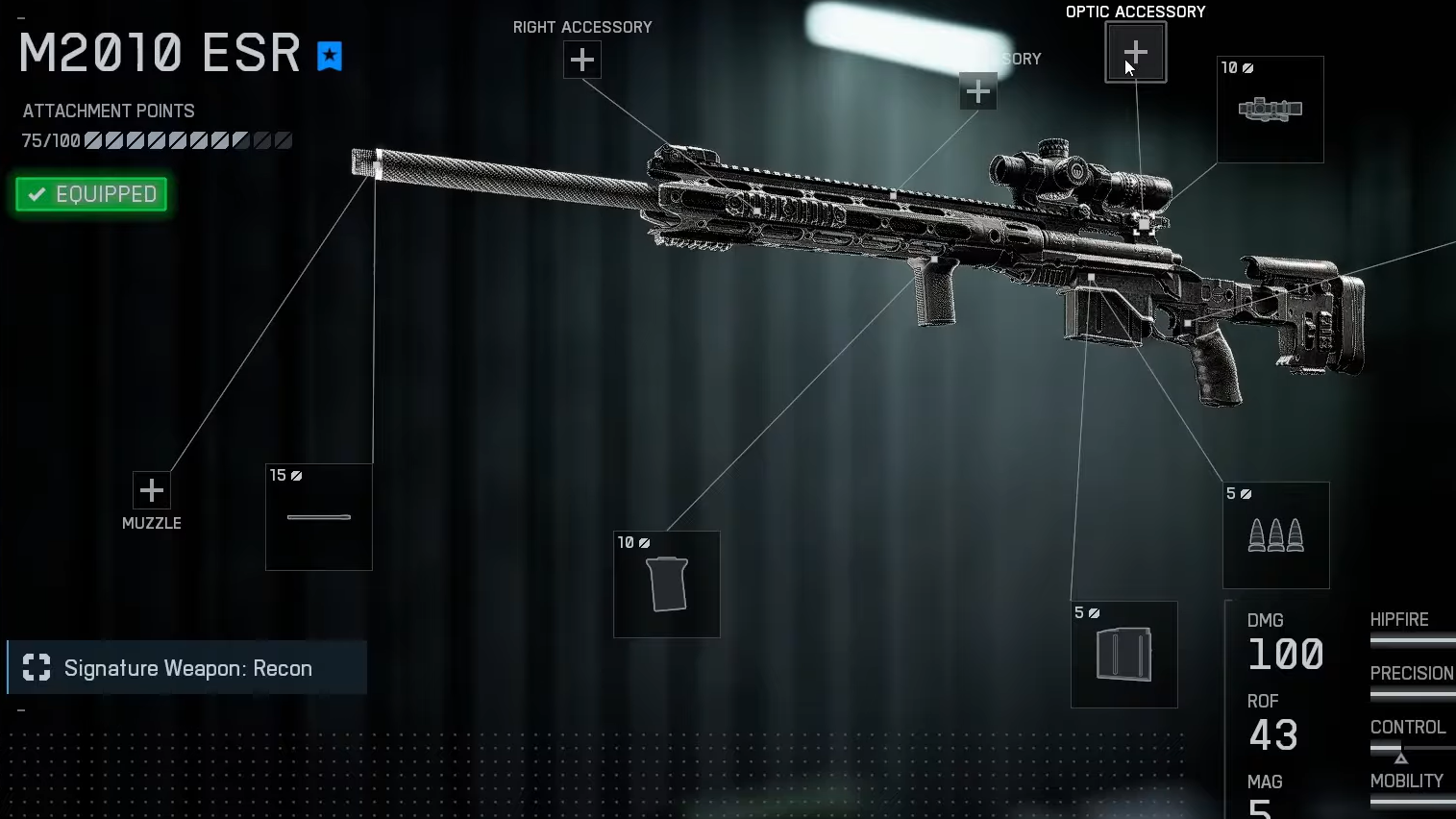Open the Right Accessory empty slot

pos(581,61)
